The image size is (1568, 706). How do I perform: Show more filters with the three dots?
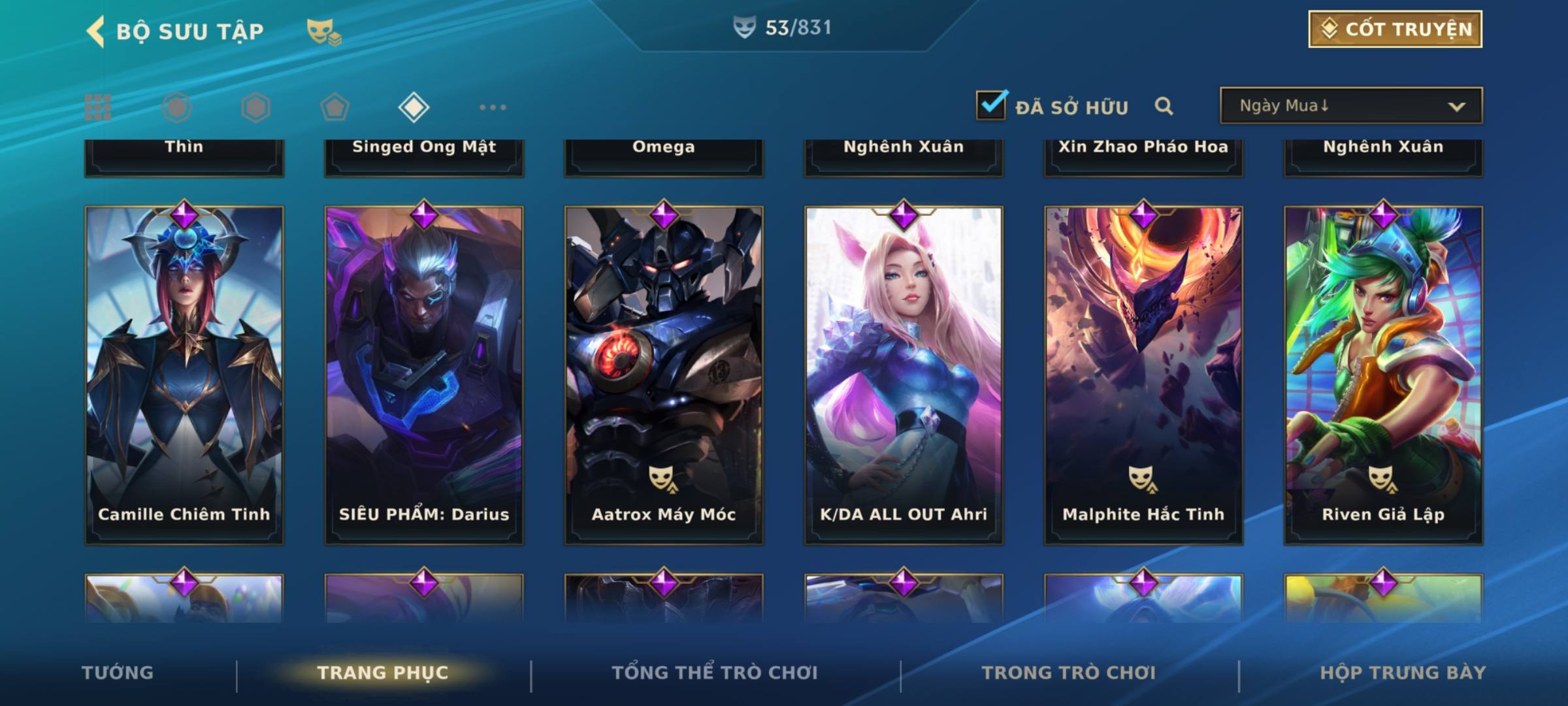pos(493,107)
